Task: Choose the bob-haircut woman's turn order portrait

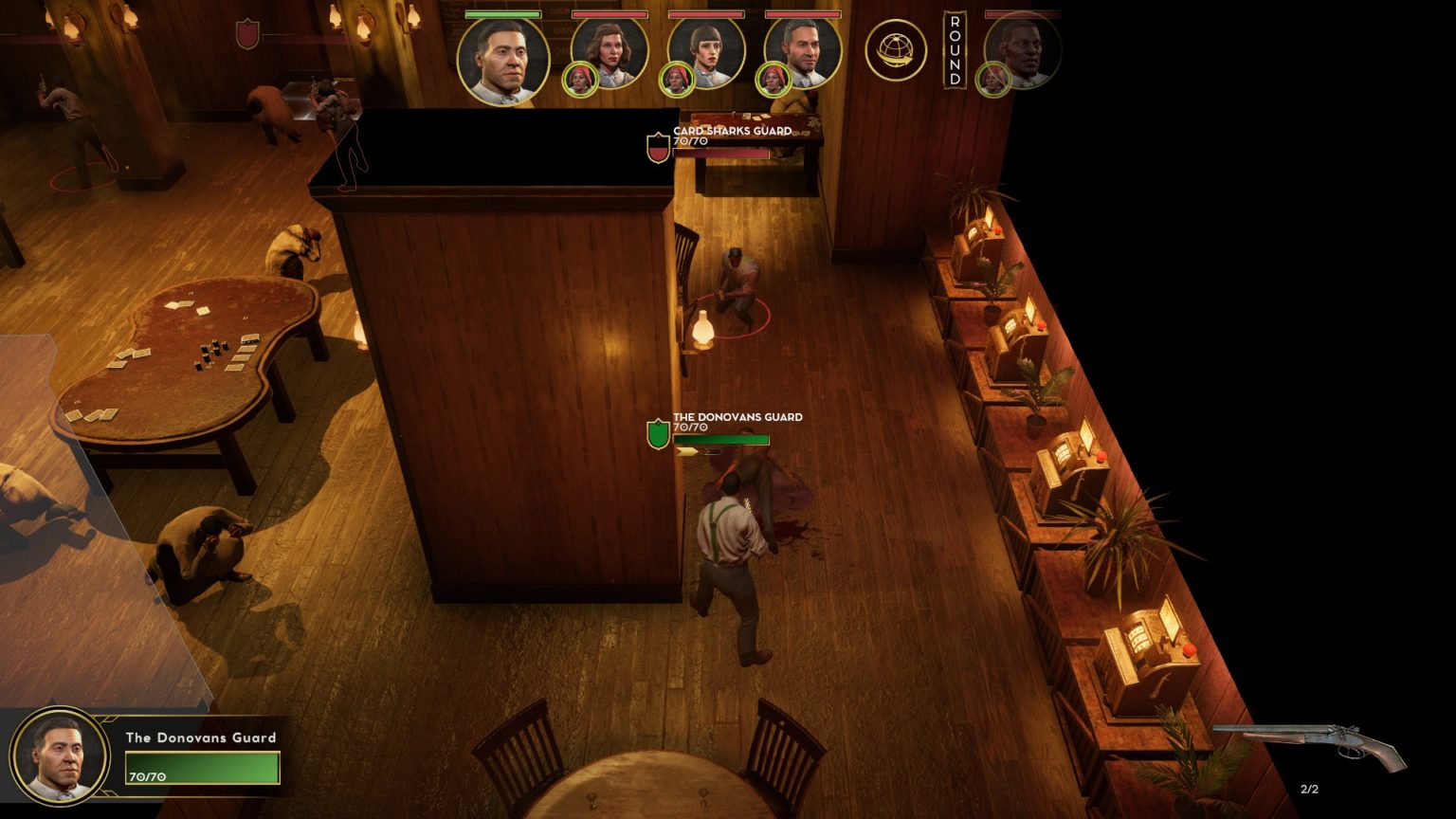Action: 707,53
